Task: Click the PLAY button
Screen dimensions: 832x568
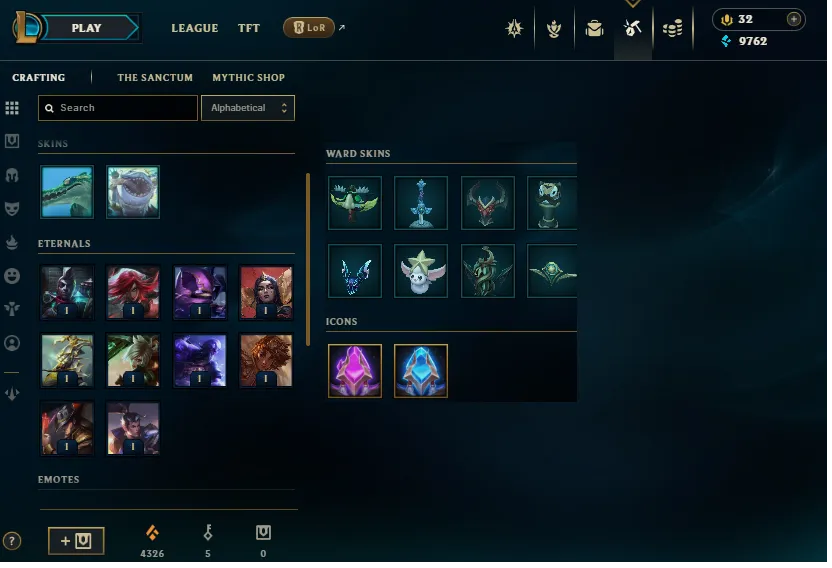Action: pos(87,28)
